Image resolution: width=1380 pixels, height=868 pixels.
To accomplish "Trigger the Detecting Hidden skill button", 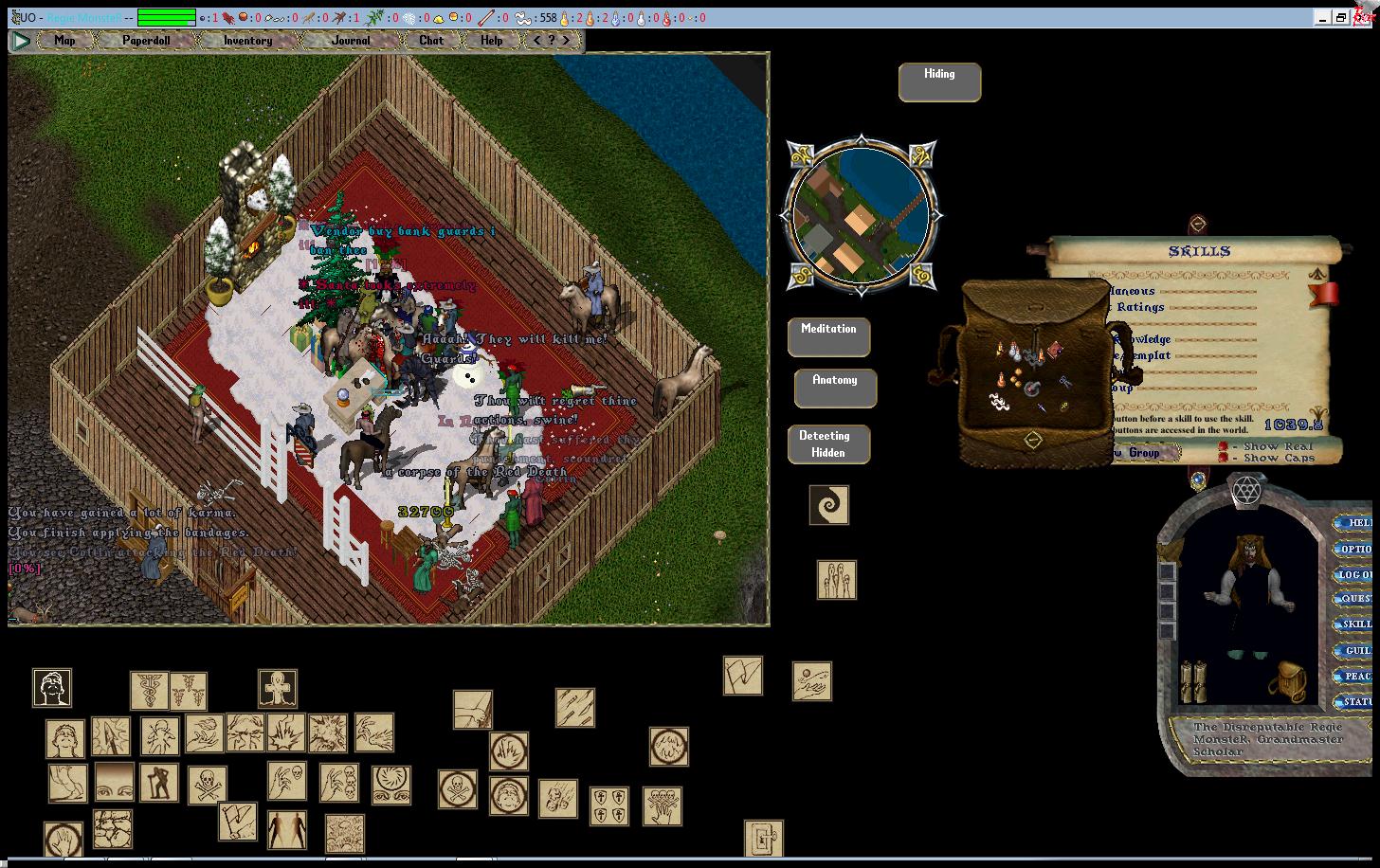I will coord(828,444).
